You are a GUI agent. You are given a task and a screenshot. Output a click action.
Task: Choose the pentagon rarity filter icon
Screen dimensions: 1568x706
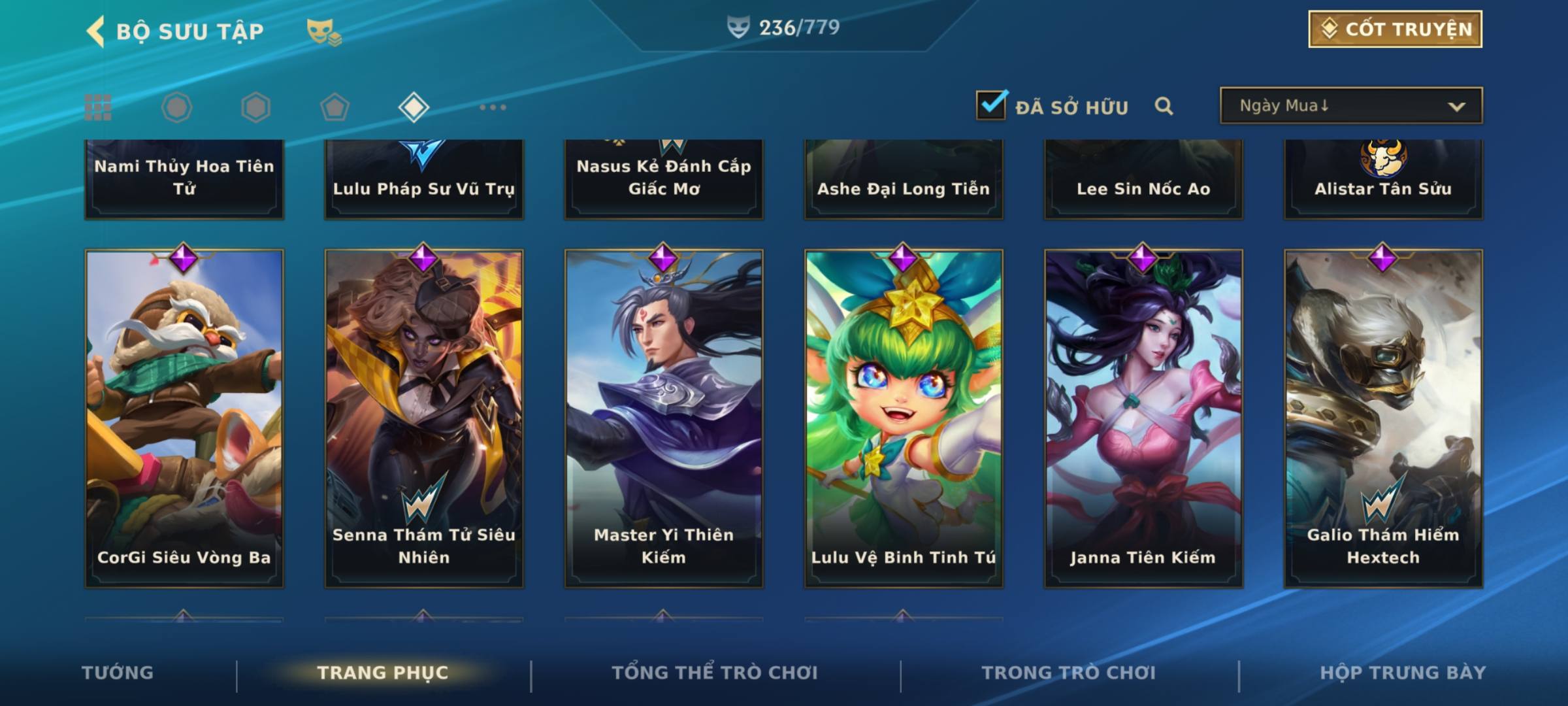[x=335, y=107]
